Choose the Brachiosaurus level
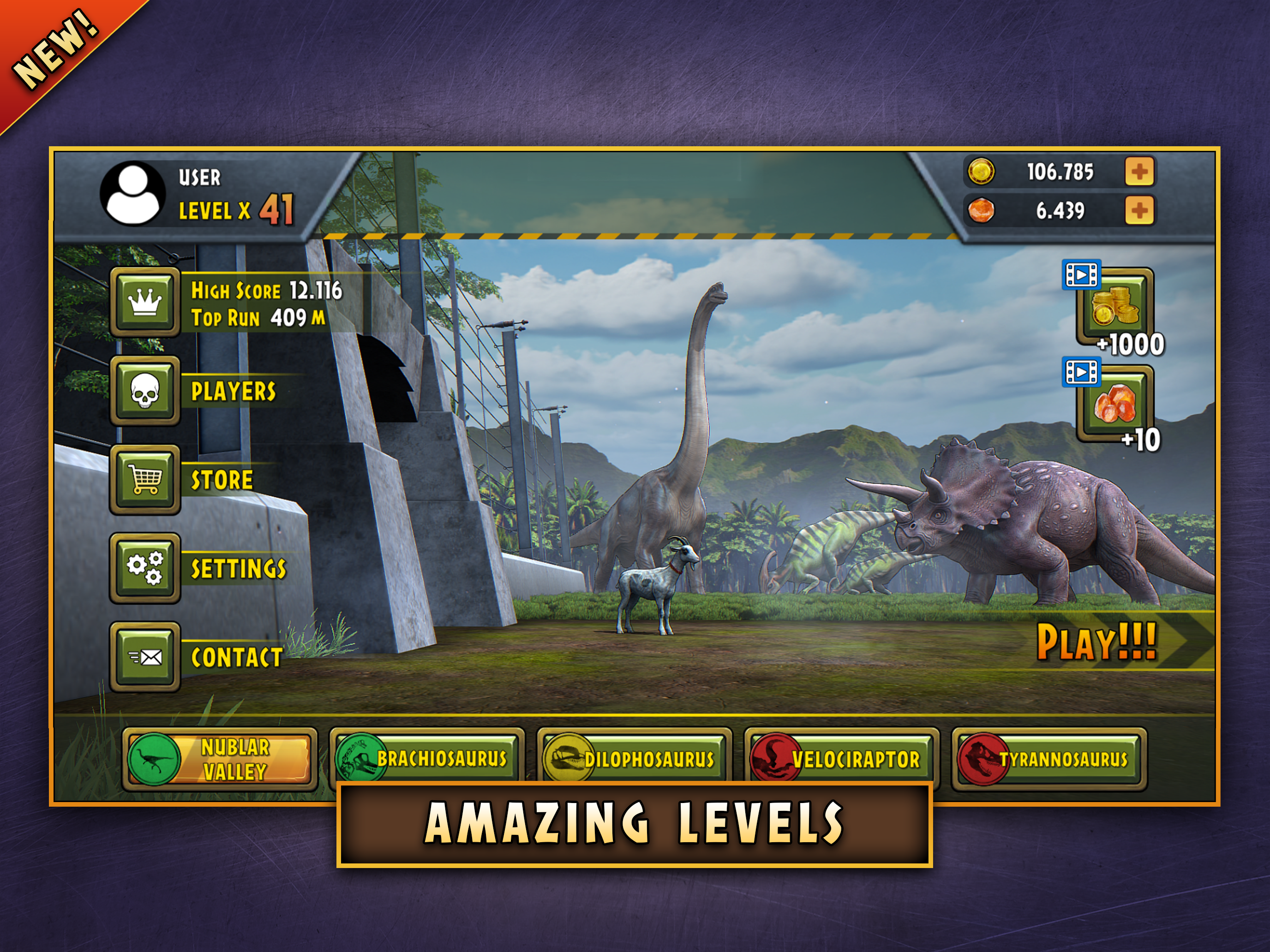1270x952 pixels. tap(427, 759)
